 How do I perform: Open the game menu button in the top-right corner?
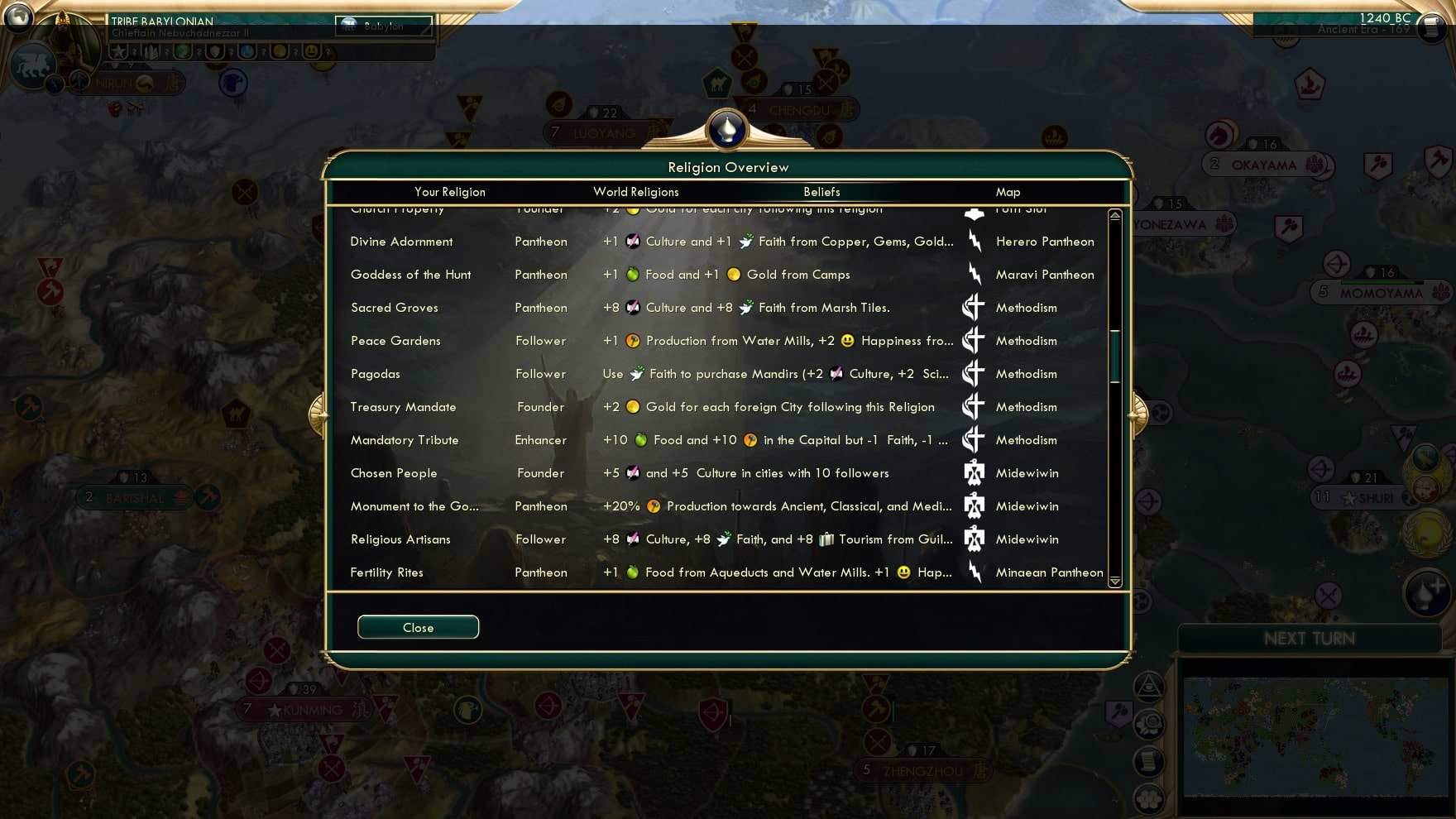(1430, 27)
